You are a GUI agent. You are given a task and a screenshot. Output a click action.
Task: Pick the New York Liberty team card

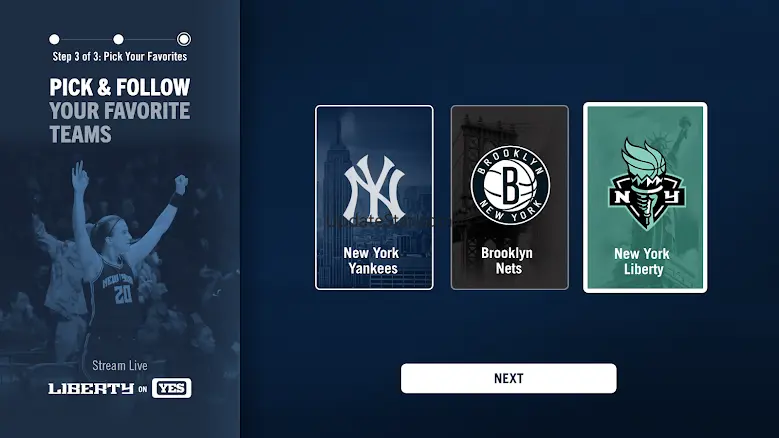tap(645, 197)
